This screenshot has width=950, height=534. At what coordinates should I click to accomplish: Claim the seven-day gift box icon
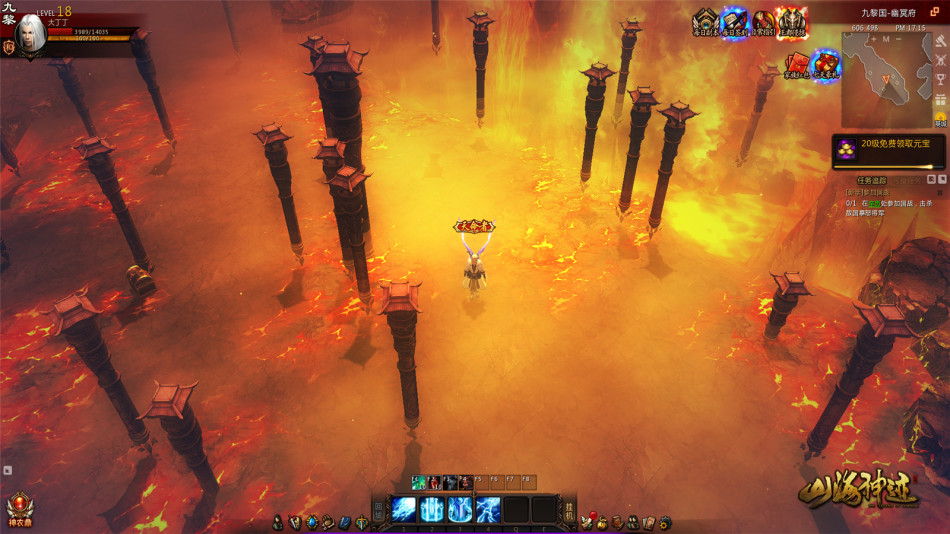(826, 66)
